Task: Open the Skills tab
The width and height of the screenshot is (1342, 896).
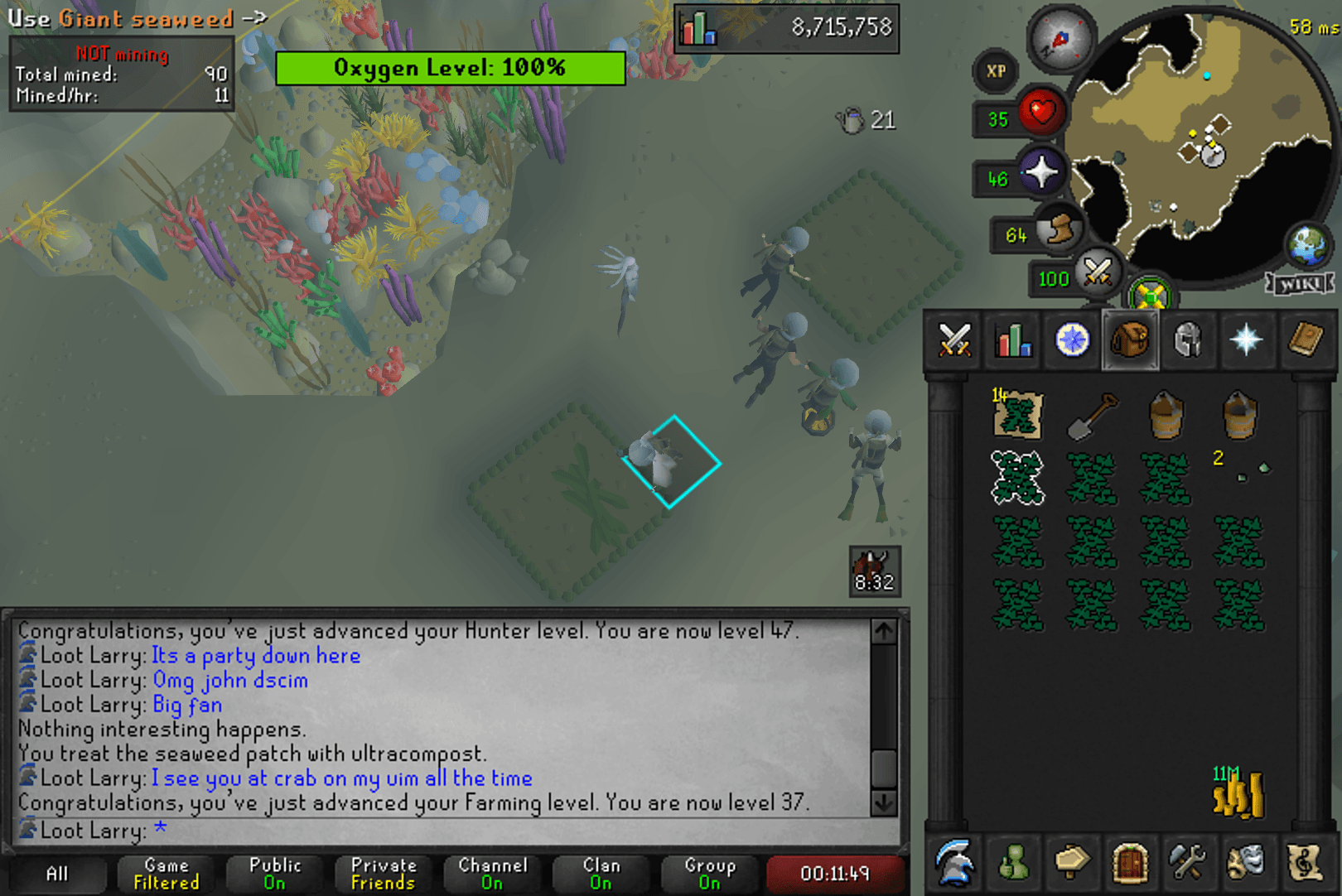Action: [1013, 340]
